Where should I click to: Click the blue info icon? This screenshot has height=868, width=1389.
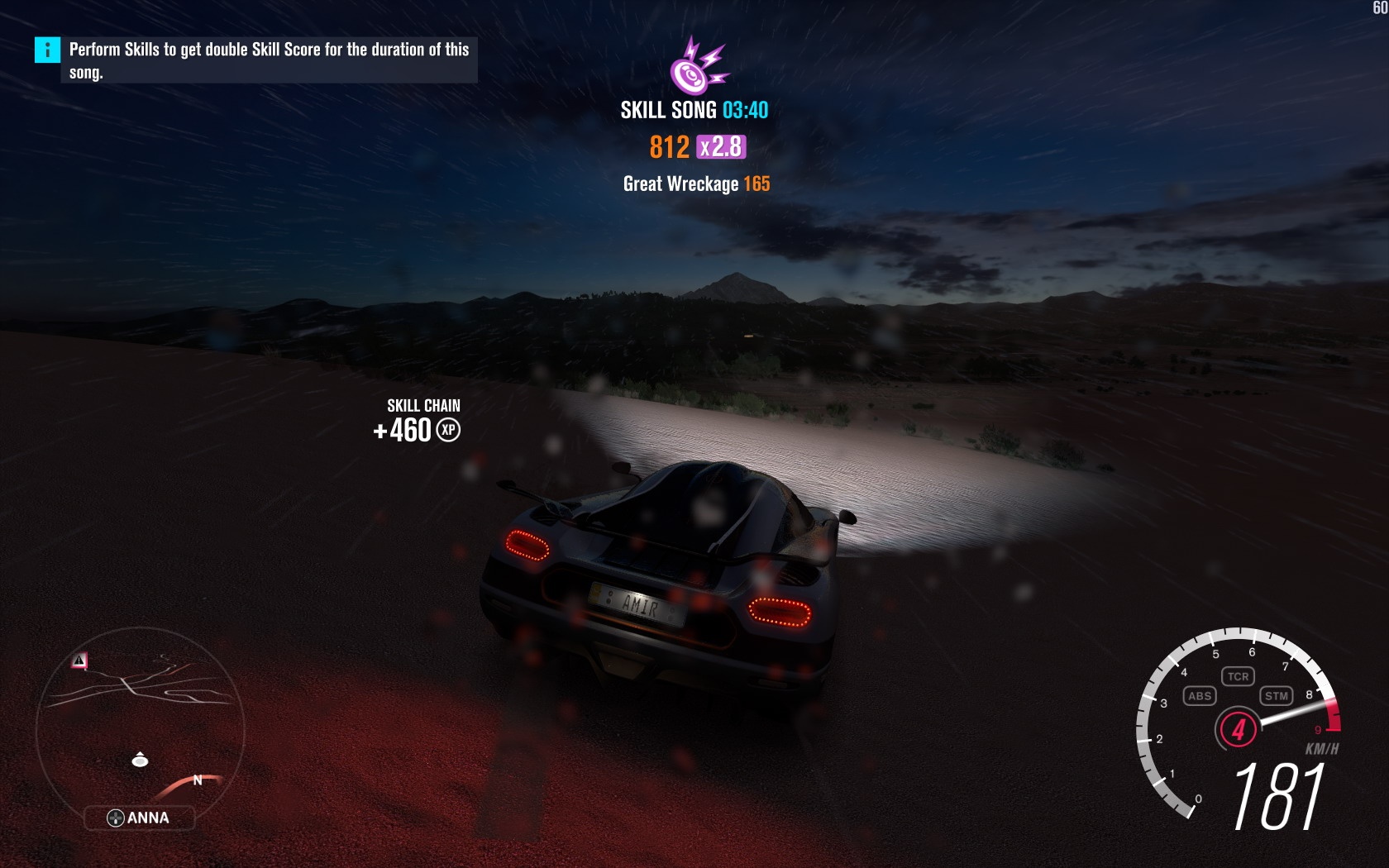tap(47, 50)
